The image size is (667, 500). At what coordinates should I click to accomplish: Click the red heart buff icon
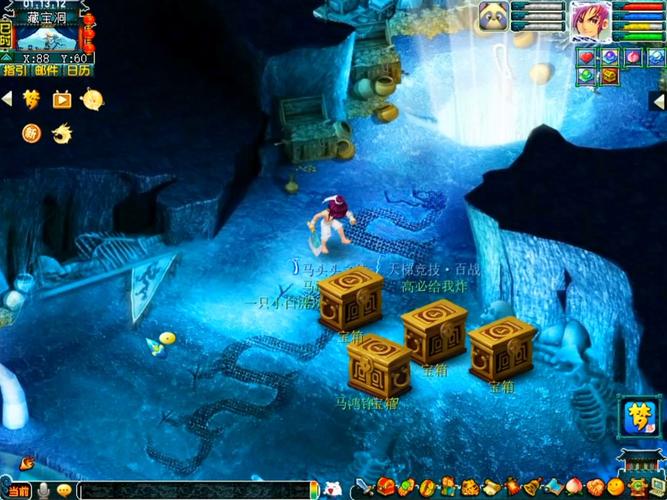point(586,57)
